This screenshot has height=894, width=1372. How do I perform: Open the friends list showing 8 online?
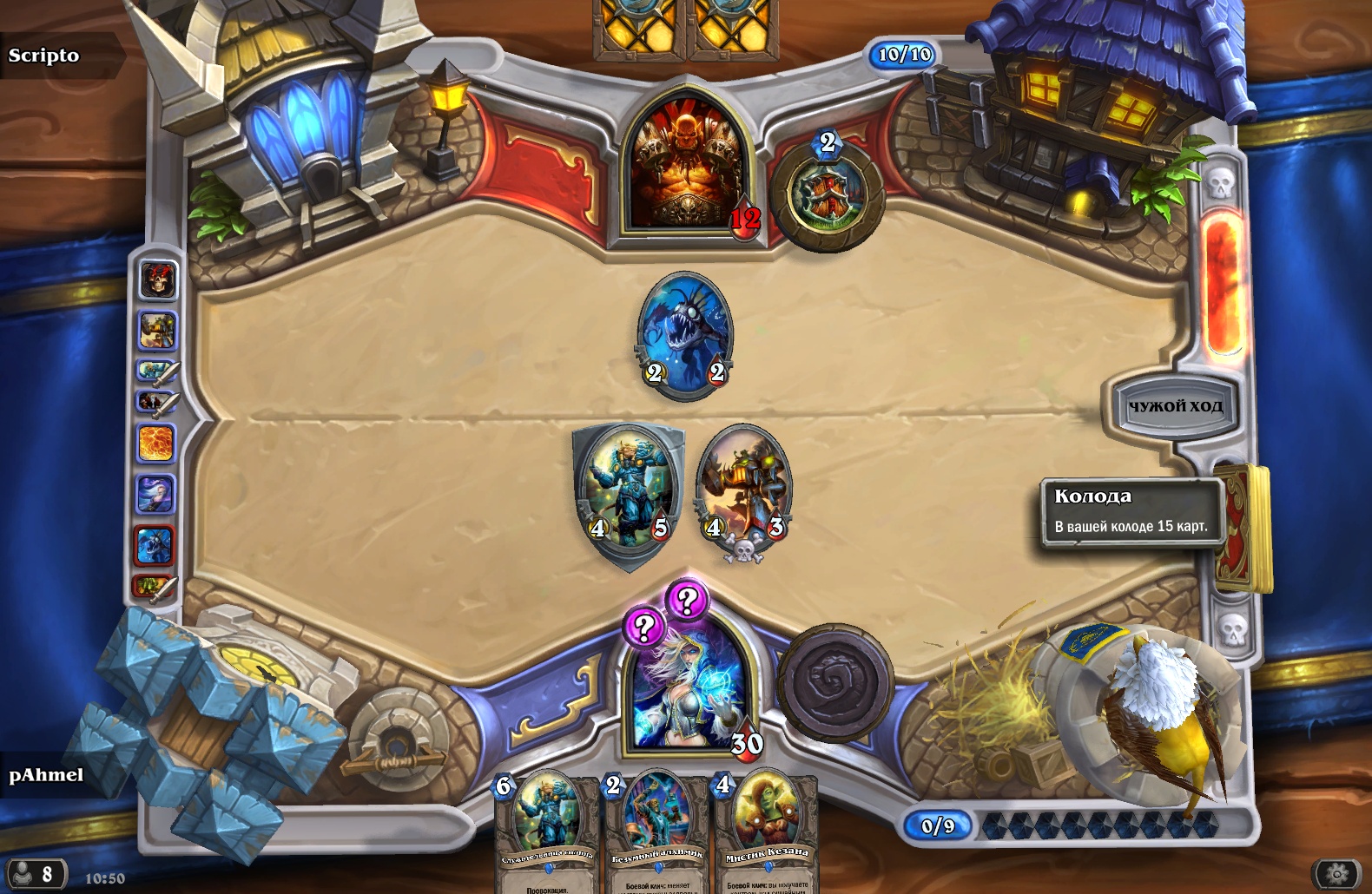pyautogui.click(x=35, y=873)
